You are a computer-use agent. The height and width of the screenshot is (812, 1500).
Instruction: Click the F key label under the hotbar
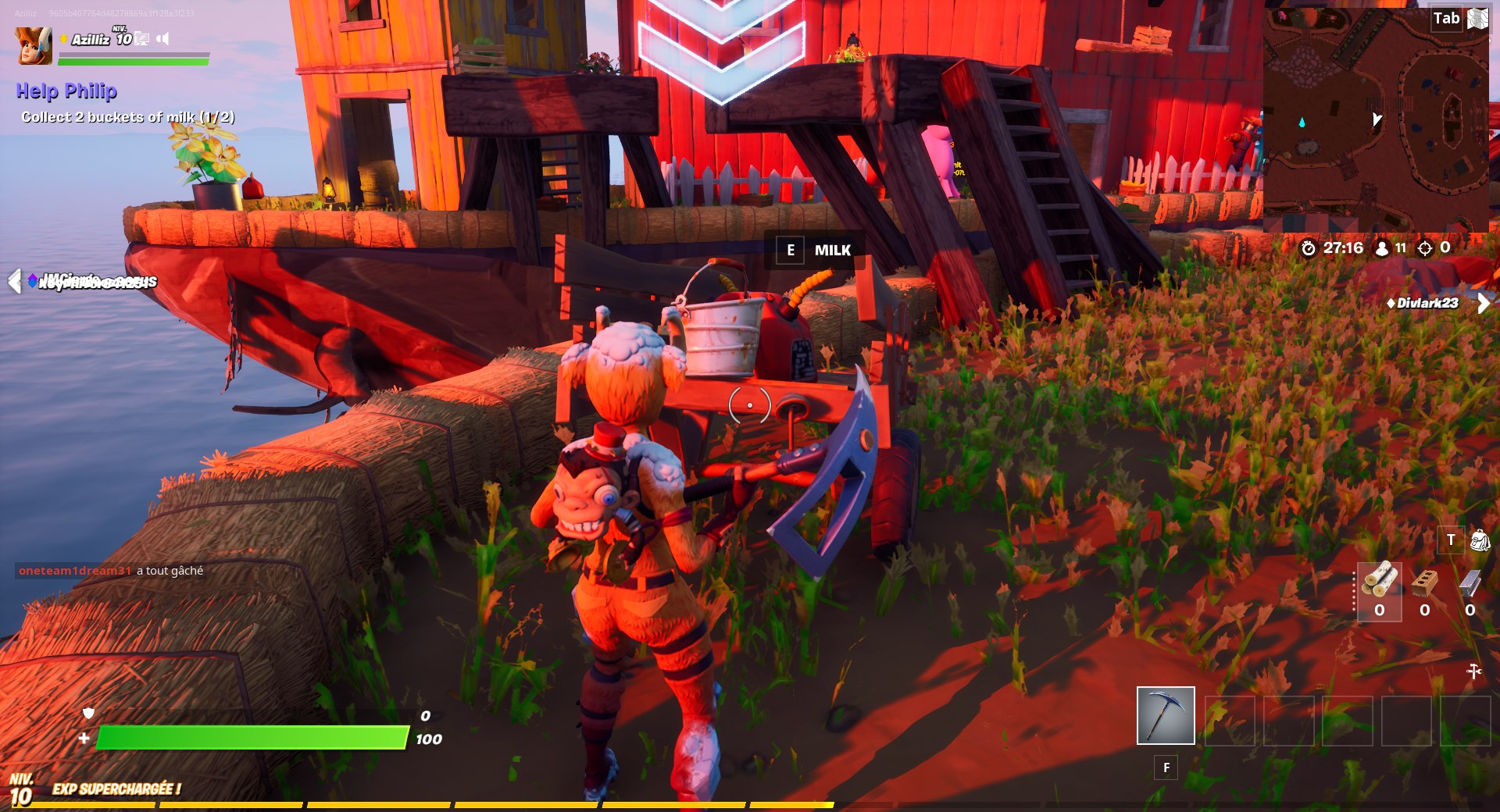[1165, 768]
